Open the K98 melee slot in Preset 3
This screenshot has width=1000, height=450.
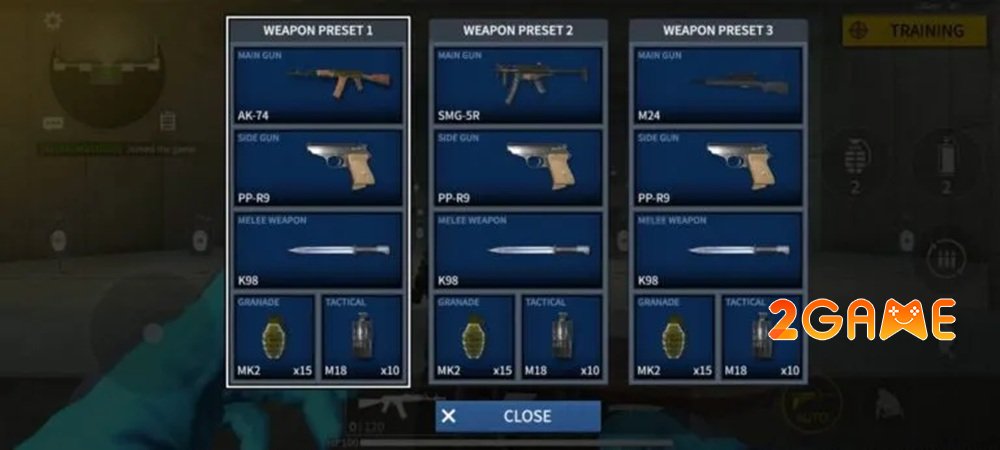pyautogui.click(x=718, y=249)
